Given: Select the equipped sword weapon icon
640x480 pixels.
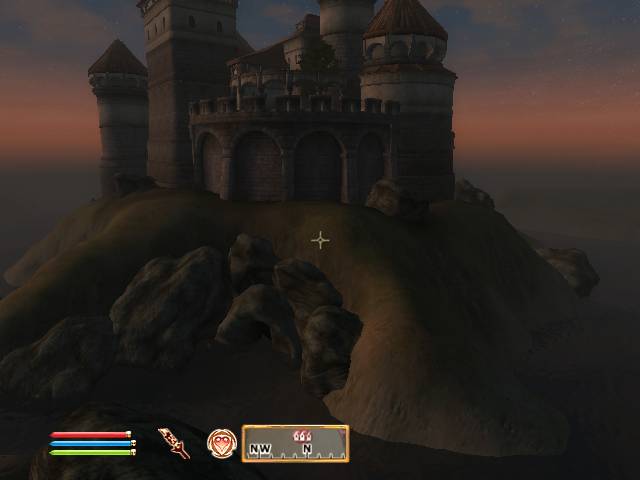Looking at the screenshot, I should tap(173, 442).
